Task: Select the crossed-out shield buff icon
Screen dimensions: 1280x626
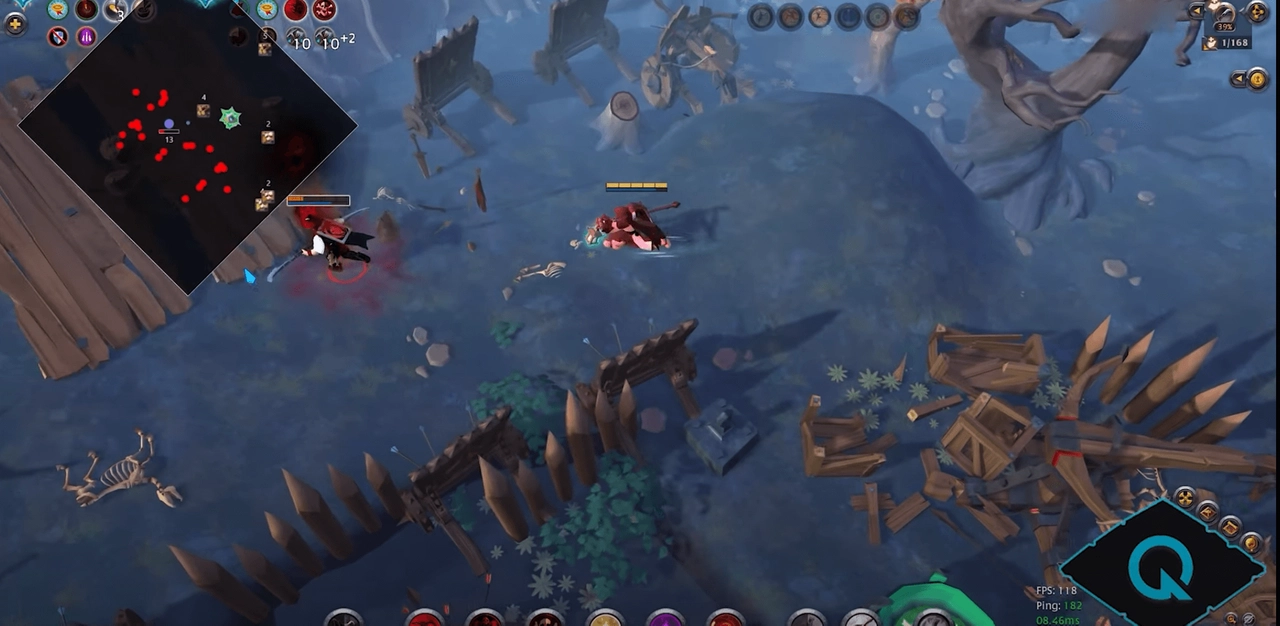Action: coord(58,37)
